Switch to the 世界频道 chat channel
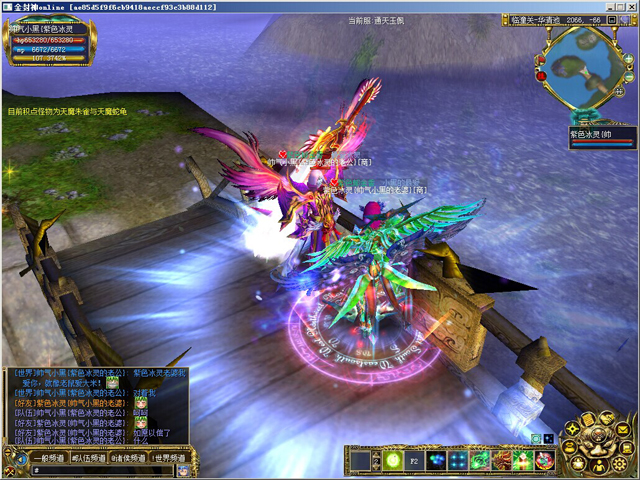 point(170,458)
